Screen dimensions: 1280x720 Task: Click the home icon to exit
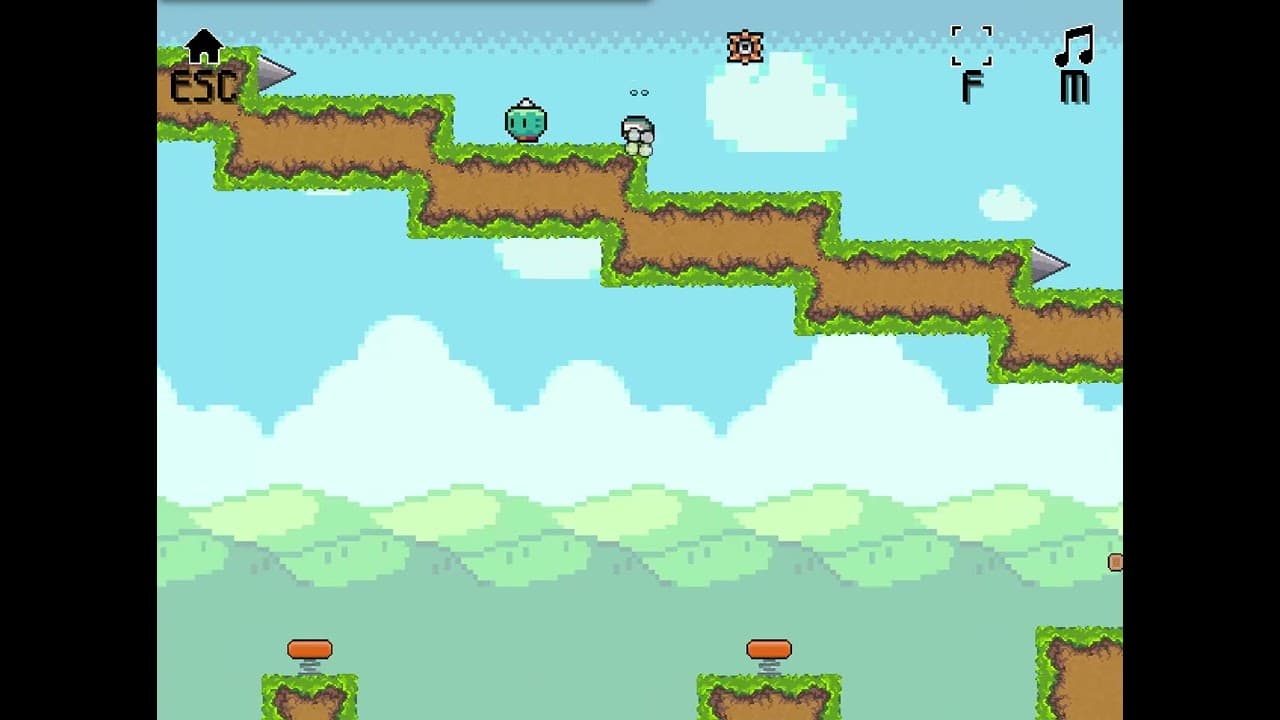tap(204, 47)
